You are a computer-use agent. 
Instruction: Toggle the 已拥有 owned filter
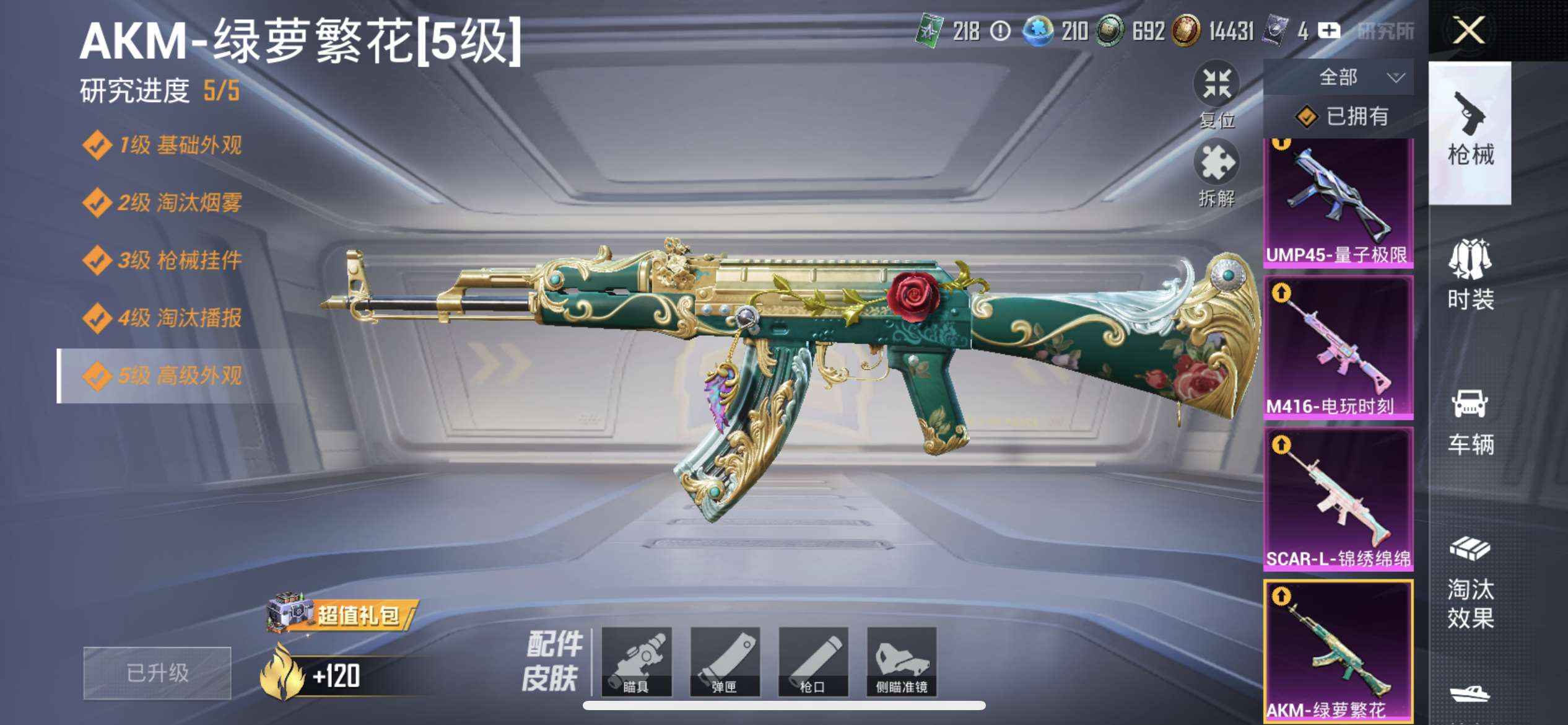click(x=1341, y=116)
